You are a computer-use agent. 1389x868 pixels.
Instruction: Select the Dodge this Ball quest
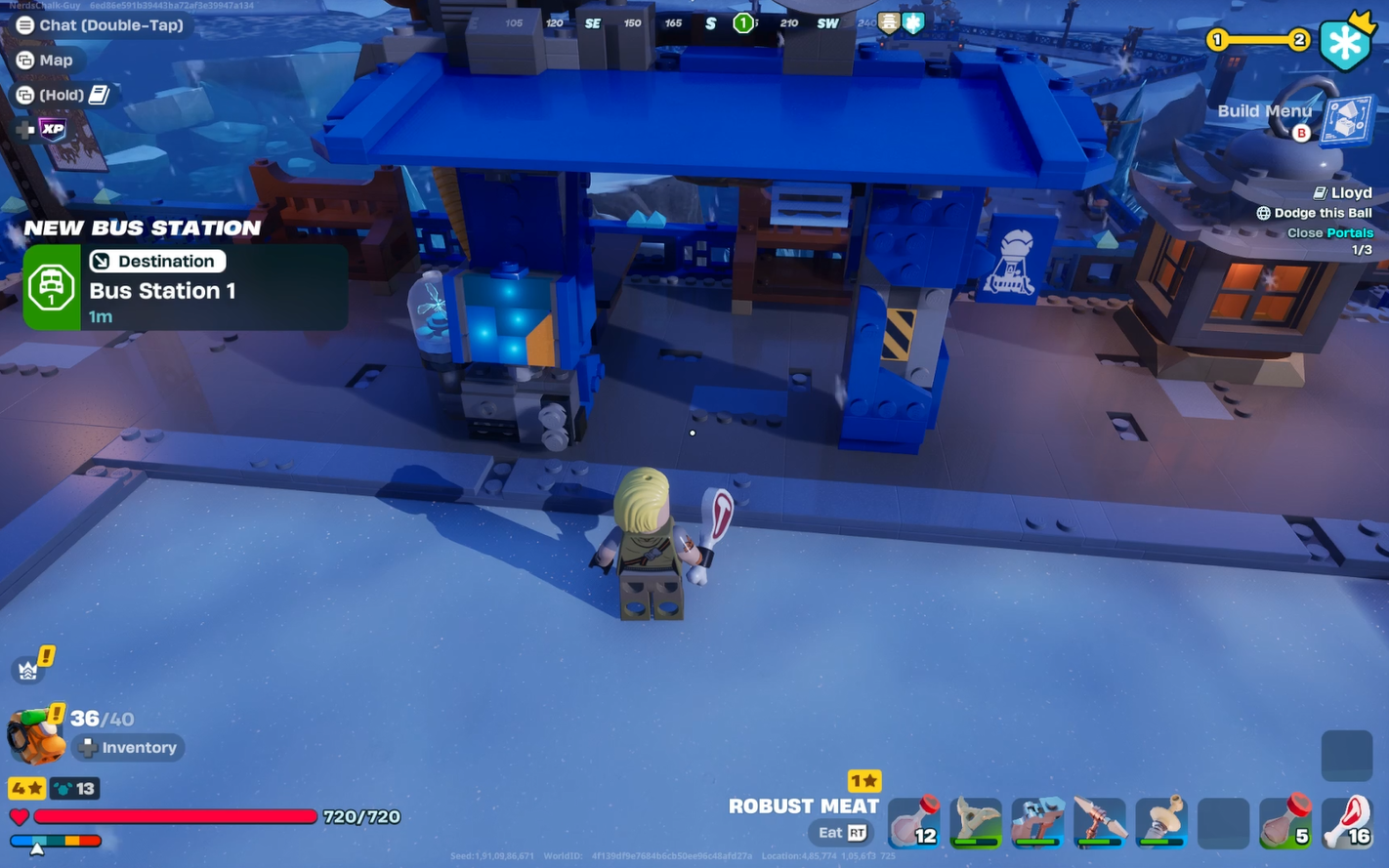[x=1314, y=213]
